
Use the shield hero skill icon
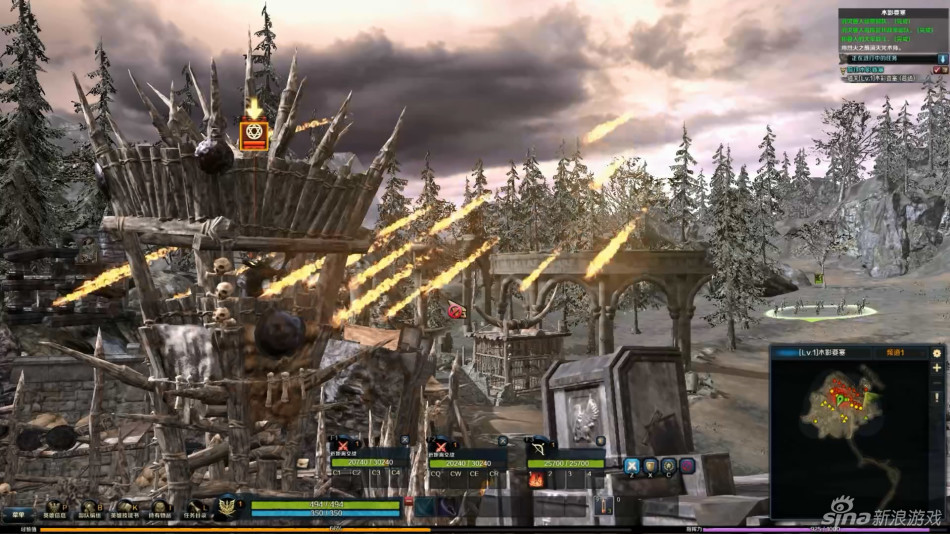pos(650,465)
